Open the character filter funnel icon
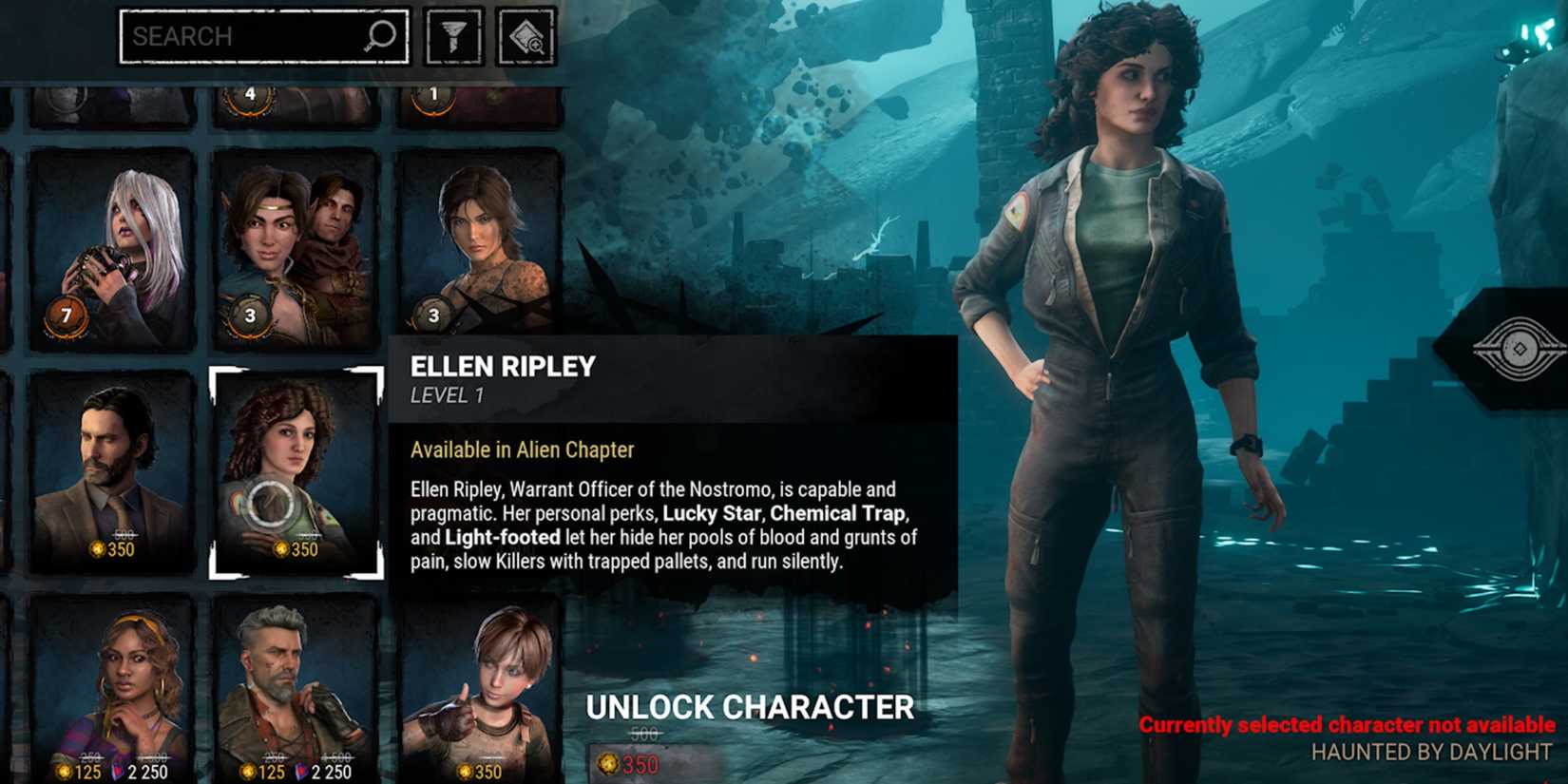 point(455,36)
